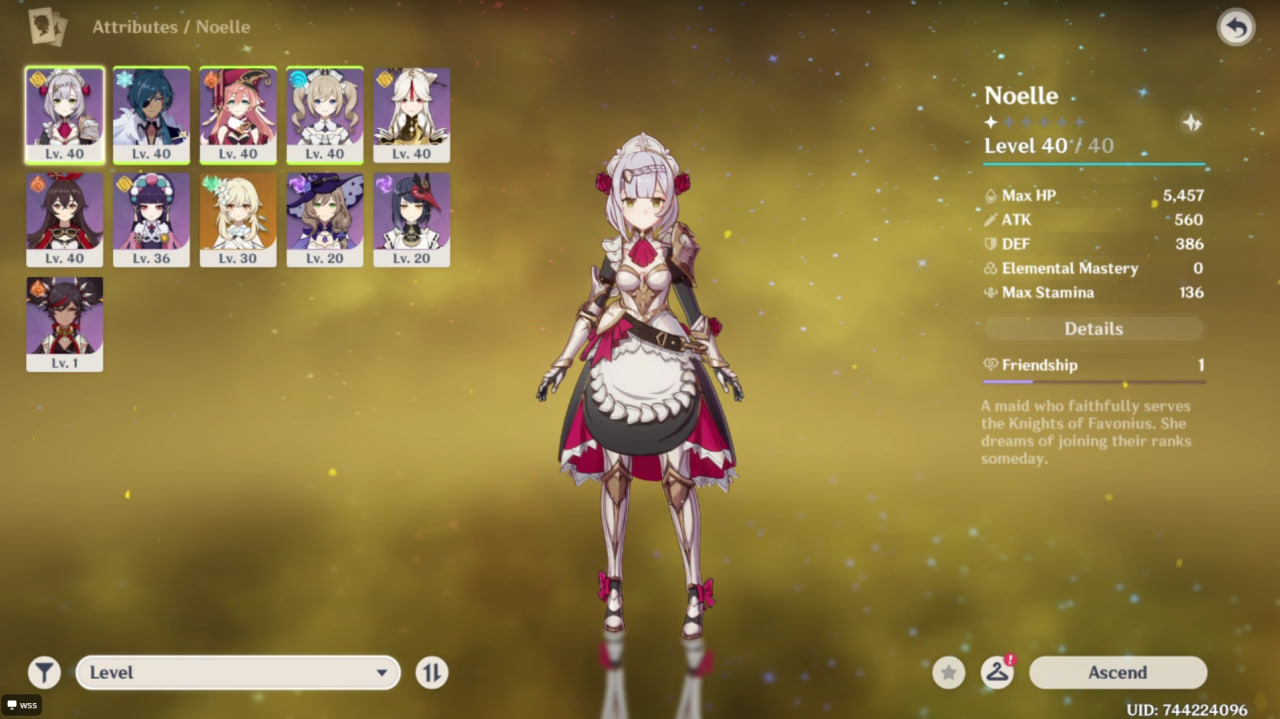Select Lisa with the purple witch hat

pyautogui.click(x=325, y=220)
